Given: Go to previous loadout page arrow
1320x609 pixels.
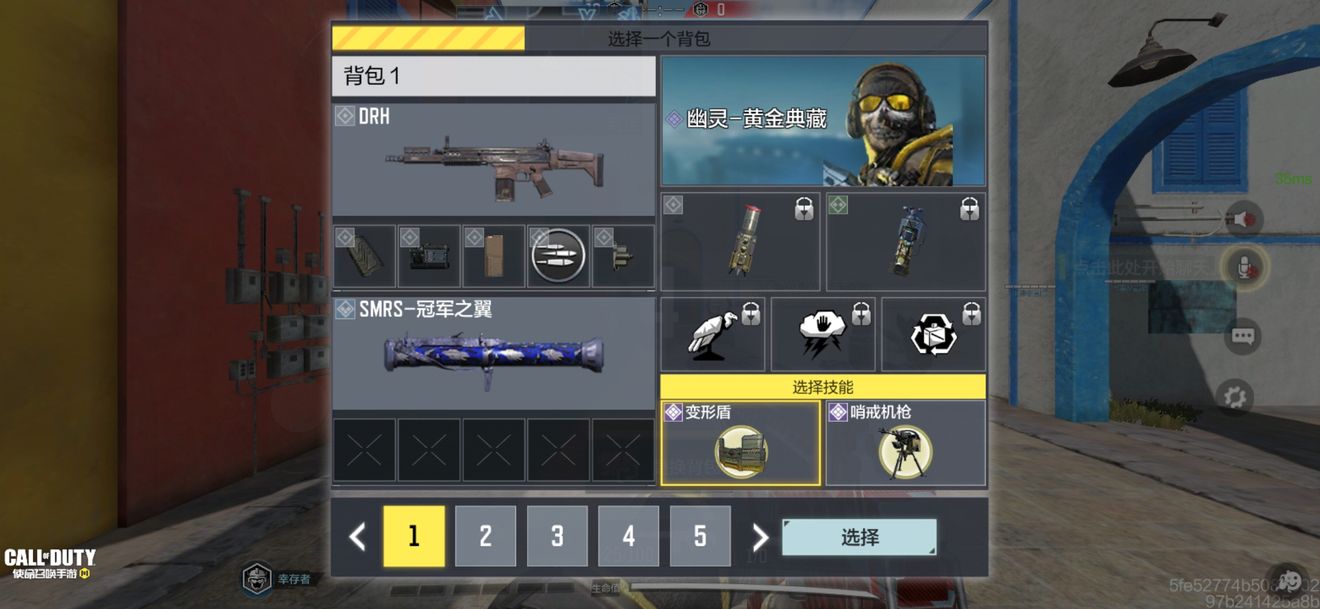Looking at the screenshot, I should point(357,537).
